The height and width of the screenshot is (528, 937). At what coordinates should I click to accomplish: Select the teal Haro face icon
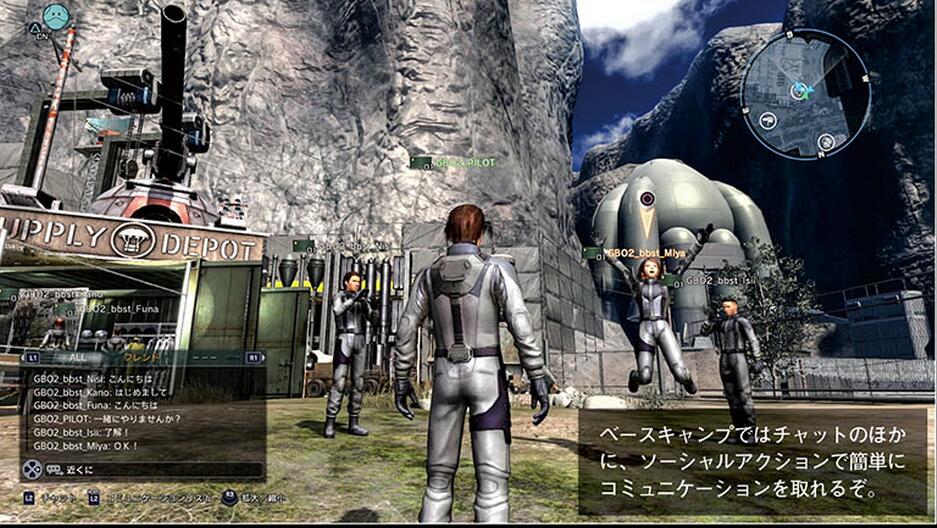click(56, 15)
